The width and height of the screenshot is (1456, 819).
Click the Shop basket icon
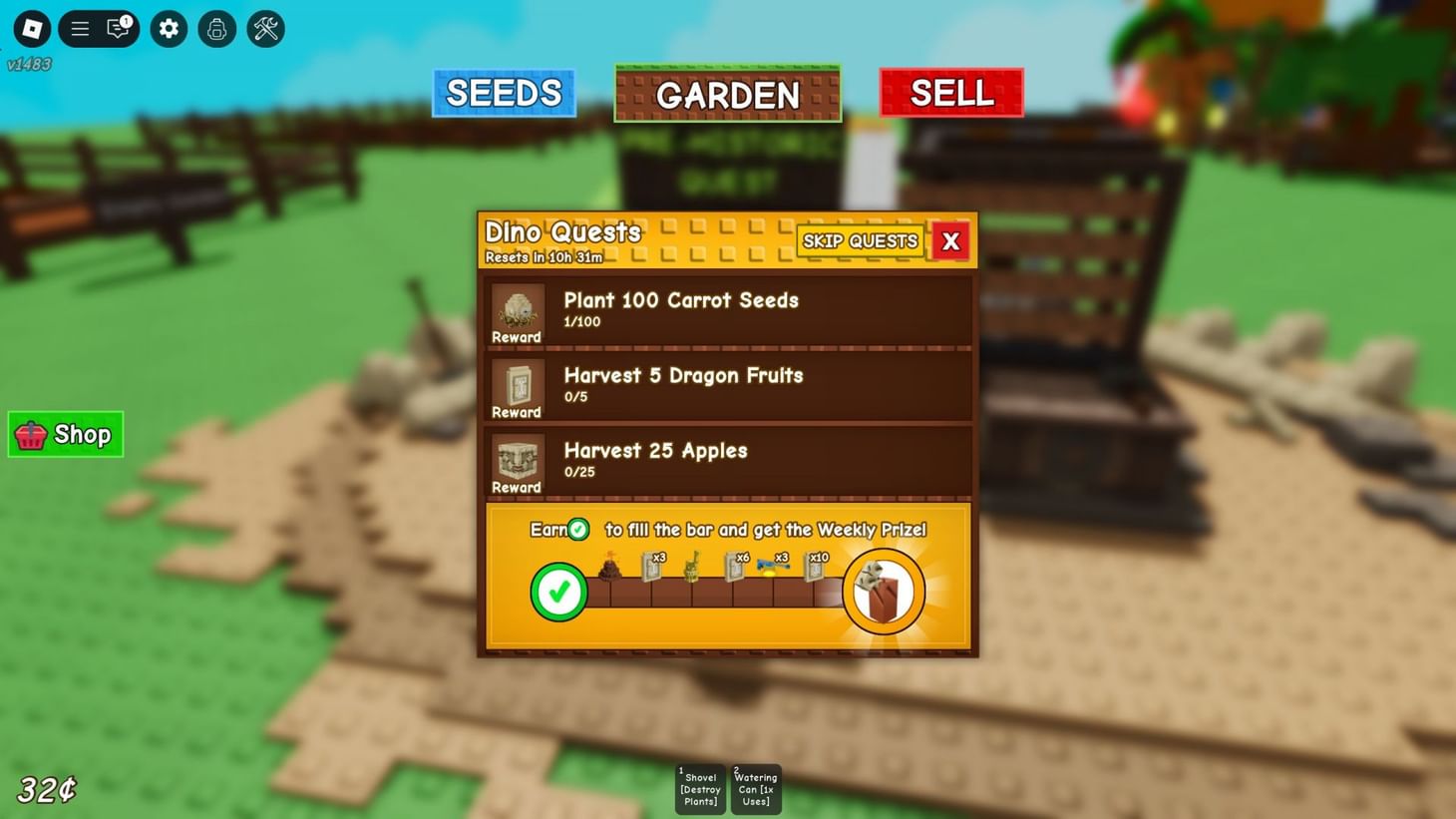[29, 434]
